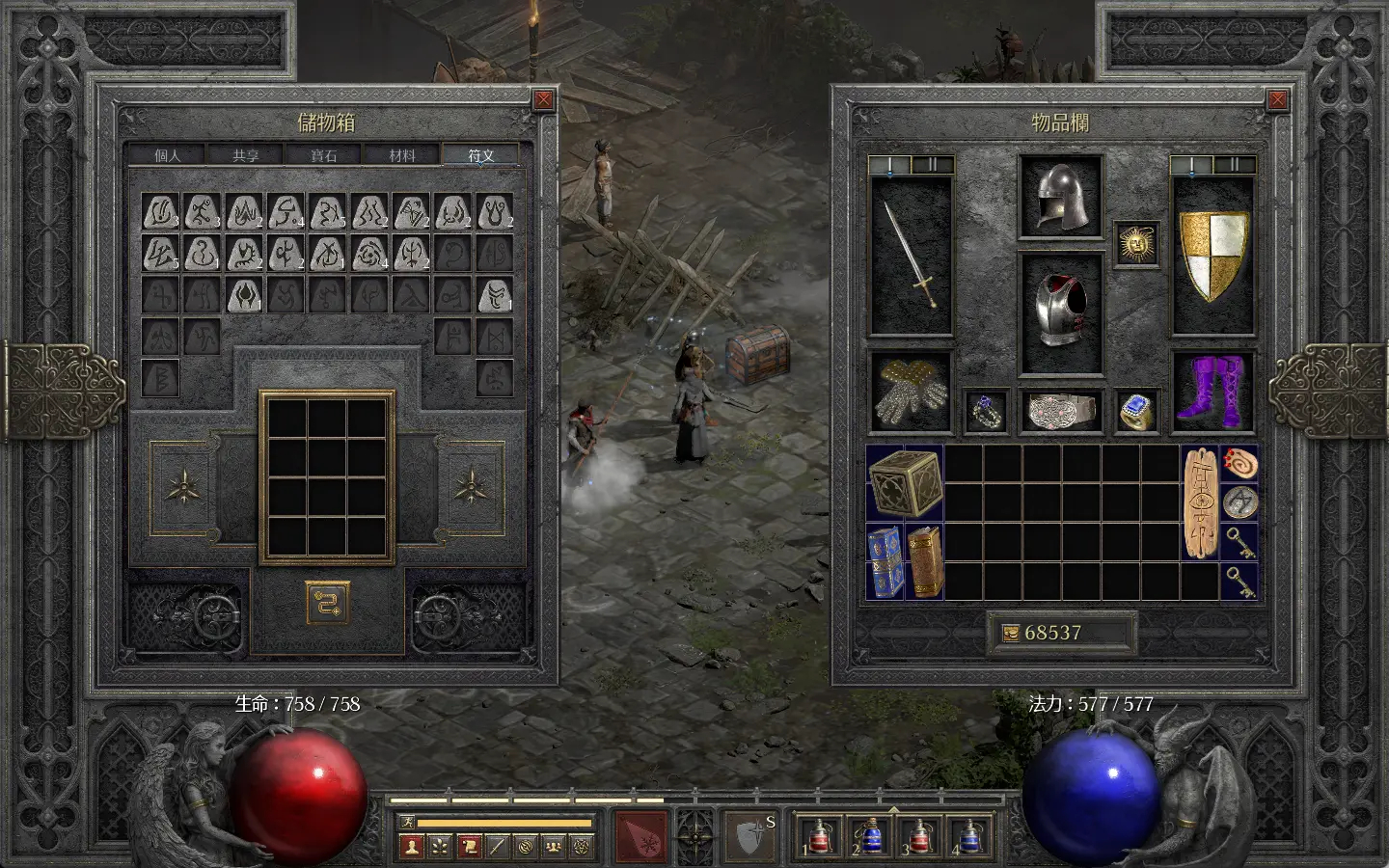
Task: Switch to the 個人 stash tab
Action: [x=168, y=155]
